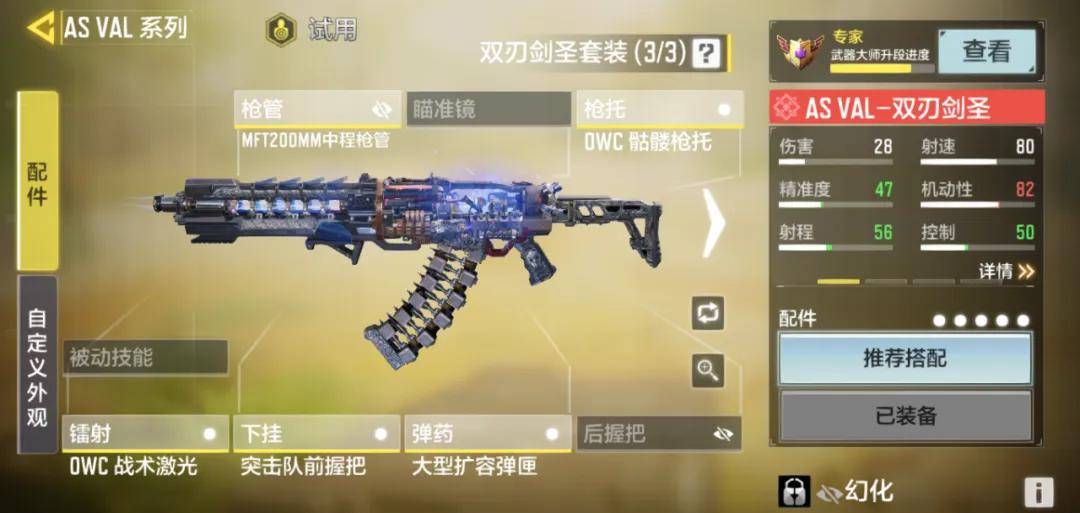Open the 试用 trial option
The width and height of the screenshot is (1080, 513).
coord(310,29)
